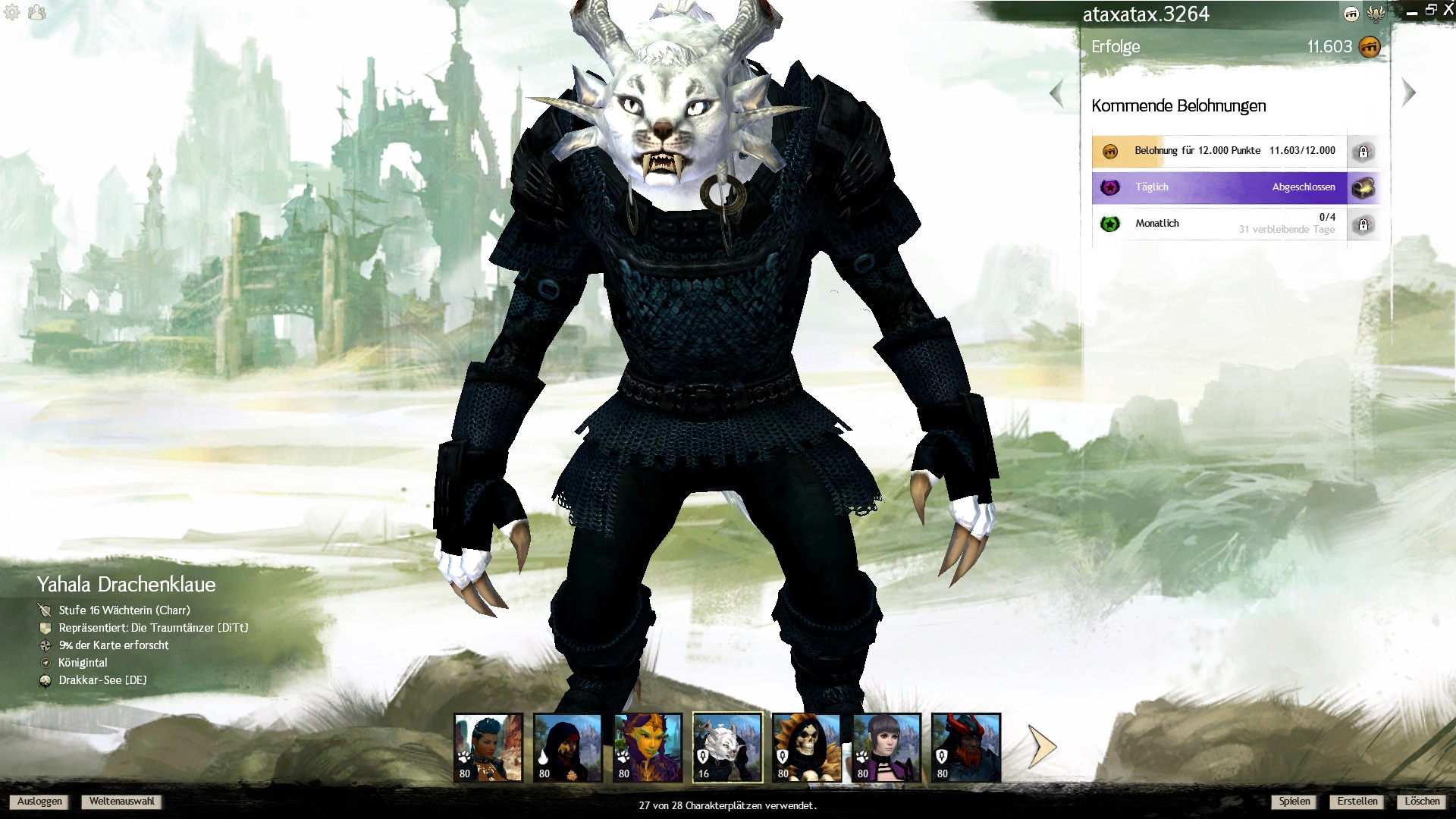Viewport: 1456px width, 819px height.
Task: Select the red-horned bearded character portrait
Action: coord(966,748)
